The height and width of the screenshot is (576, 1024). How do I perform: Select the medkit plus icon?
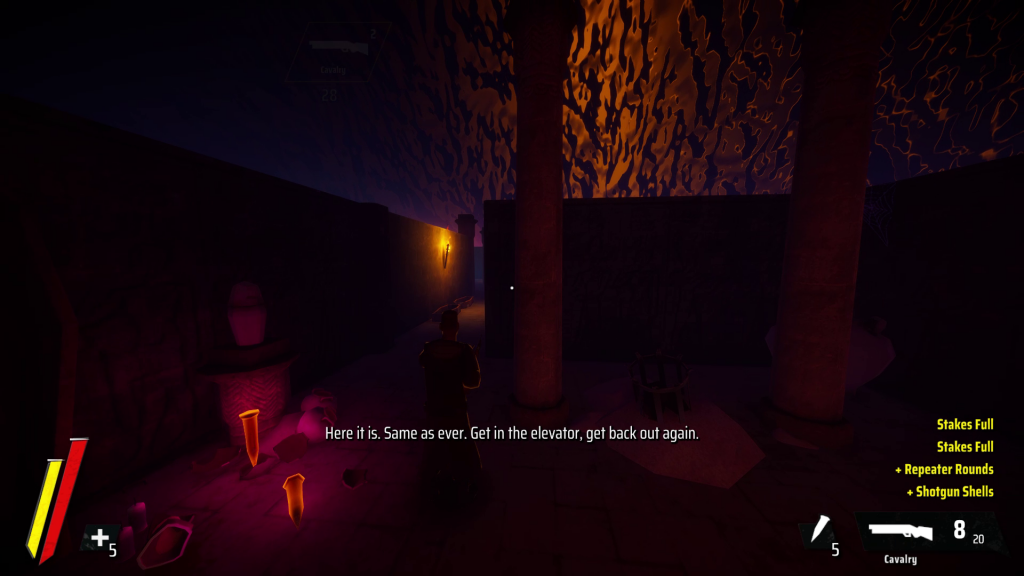point(99,540)
